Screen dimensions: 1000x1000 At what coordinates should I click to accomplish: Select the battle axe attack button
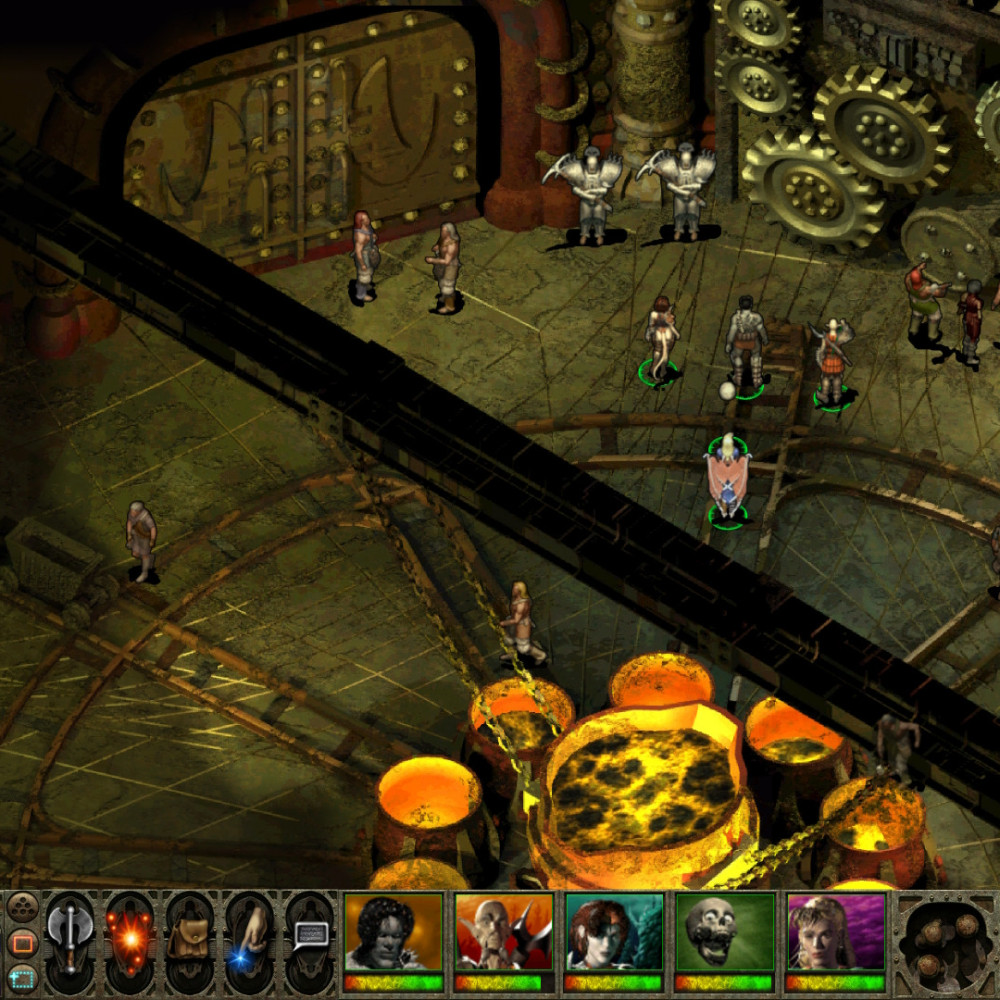coord(70,940)
